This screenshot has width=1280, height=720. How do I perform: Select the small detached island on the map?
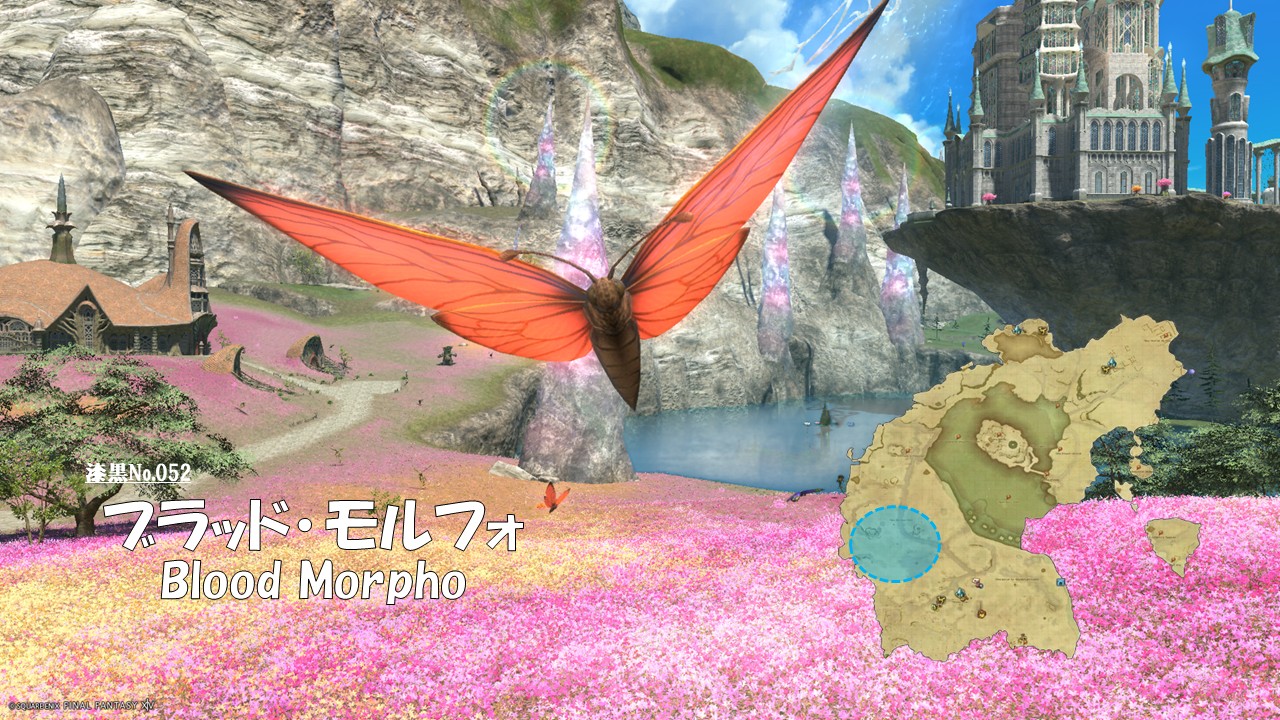[1172, 541]
